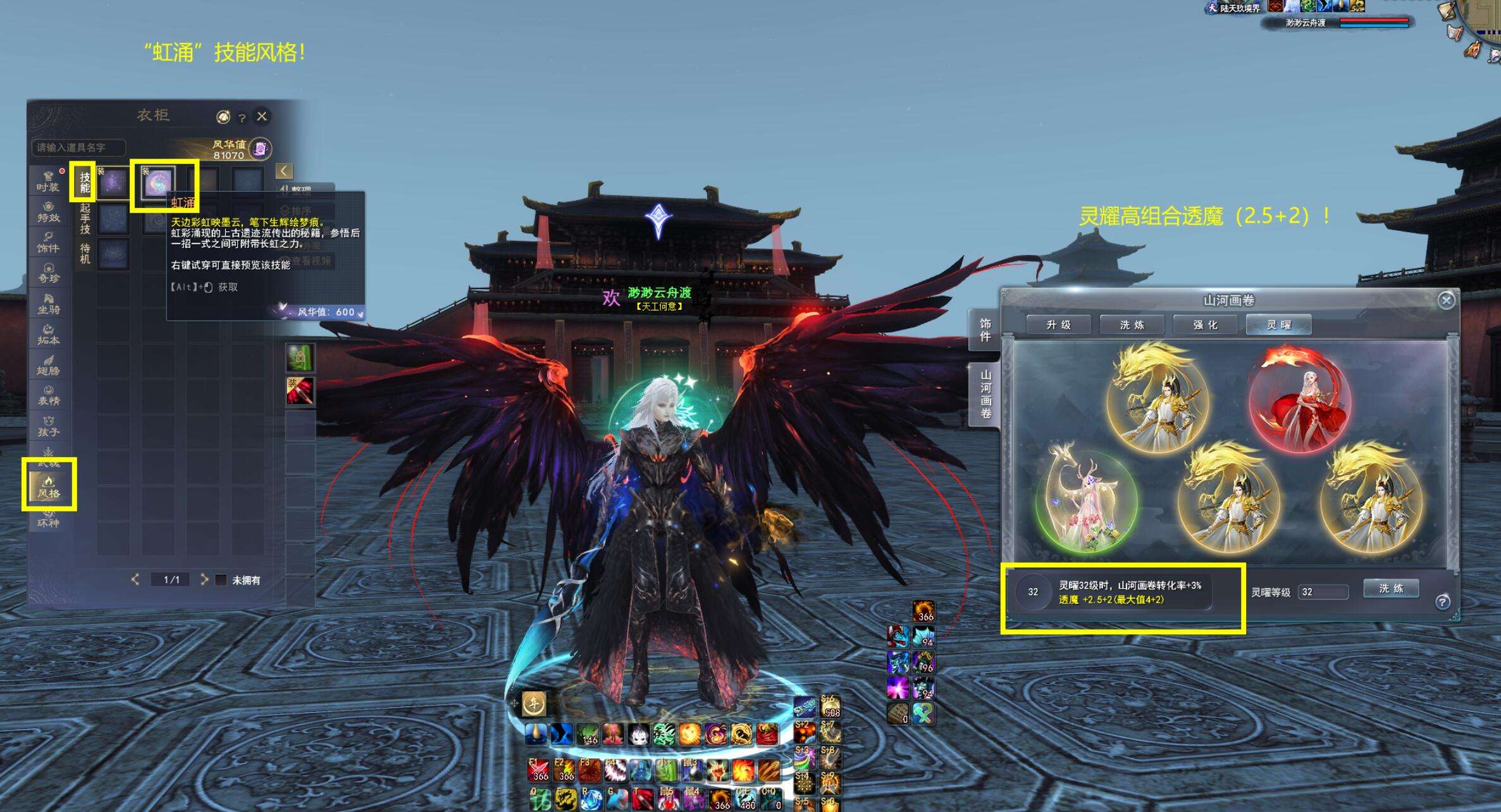Open the 饰件 side tab
The width and height of the screenshot is (1501, 812).
pyautogui.click(x=985, y=330)
